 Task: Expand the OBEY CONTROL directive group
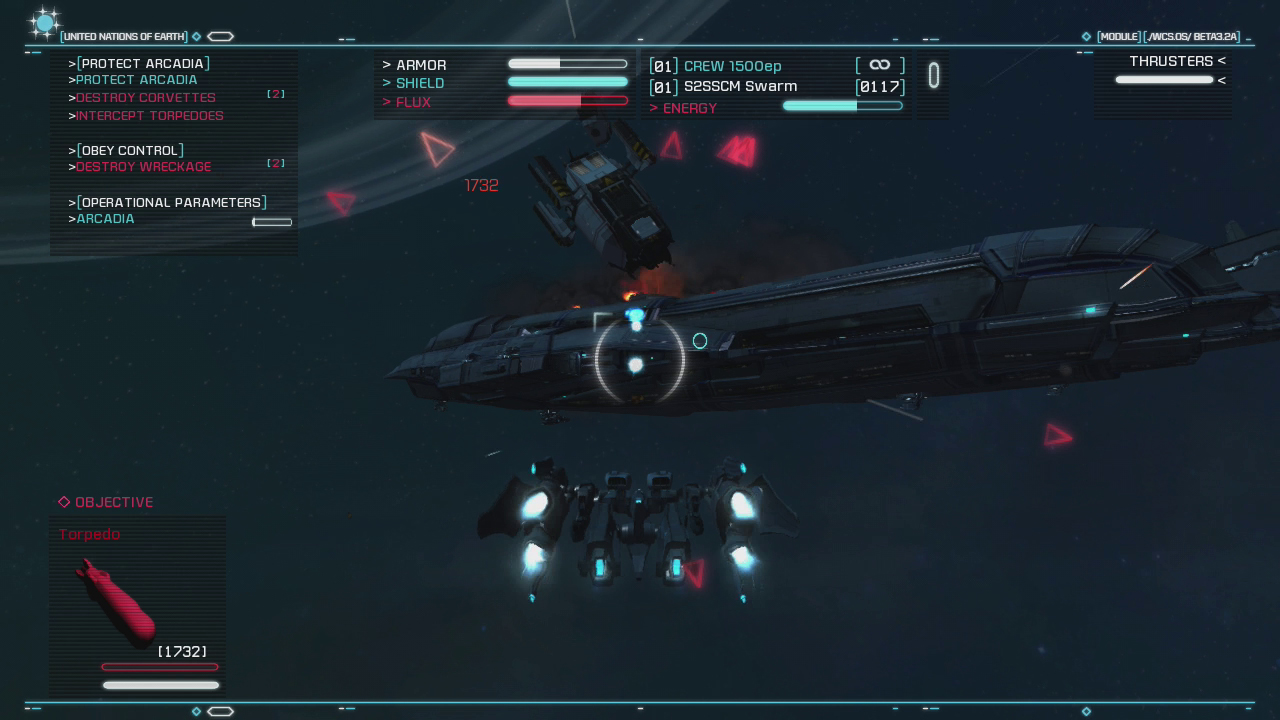pyautogui.click(x=128, y=149)
